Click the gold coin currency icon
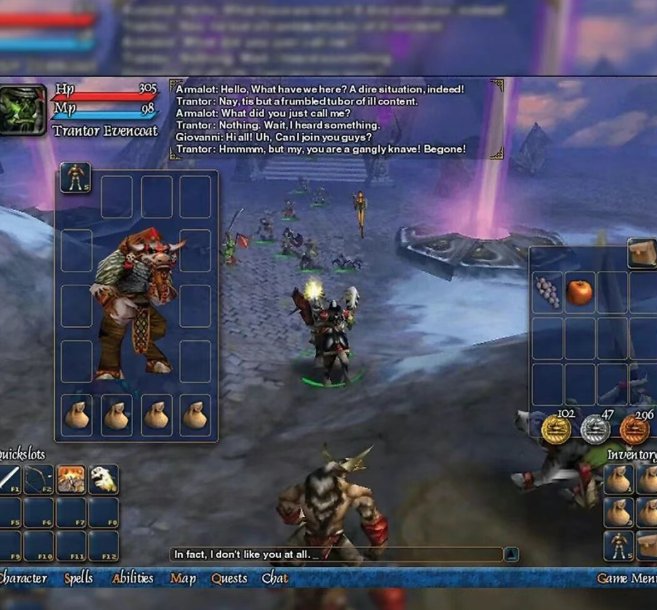 click(x=556, y=431)
